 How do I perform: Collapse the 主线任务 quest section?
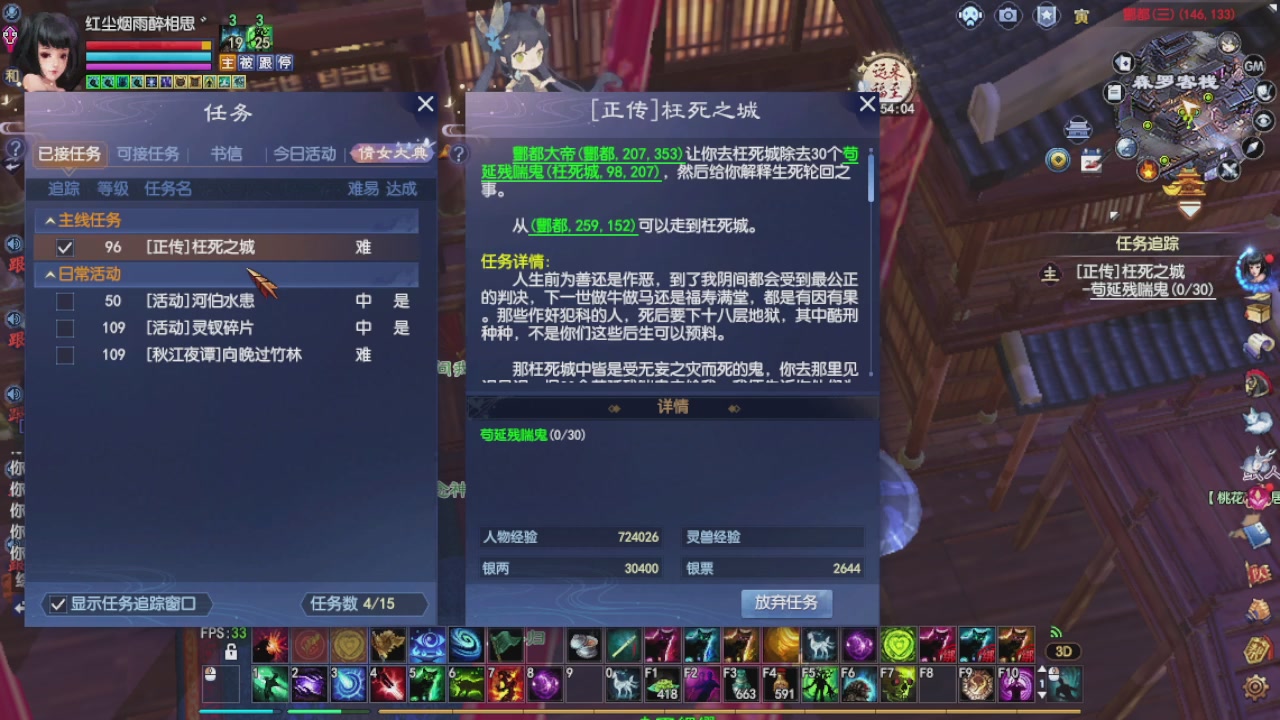[52, 220]
